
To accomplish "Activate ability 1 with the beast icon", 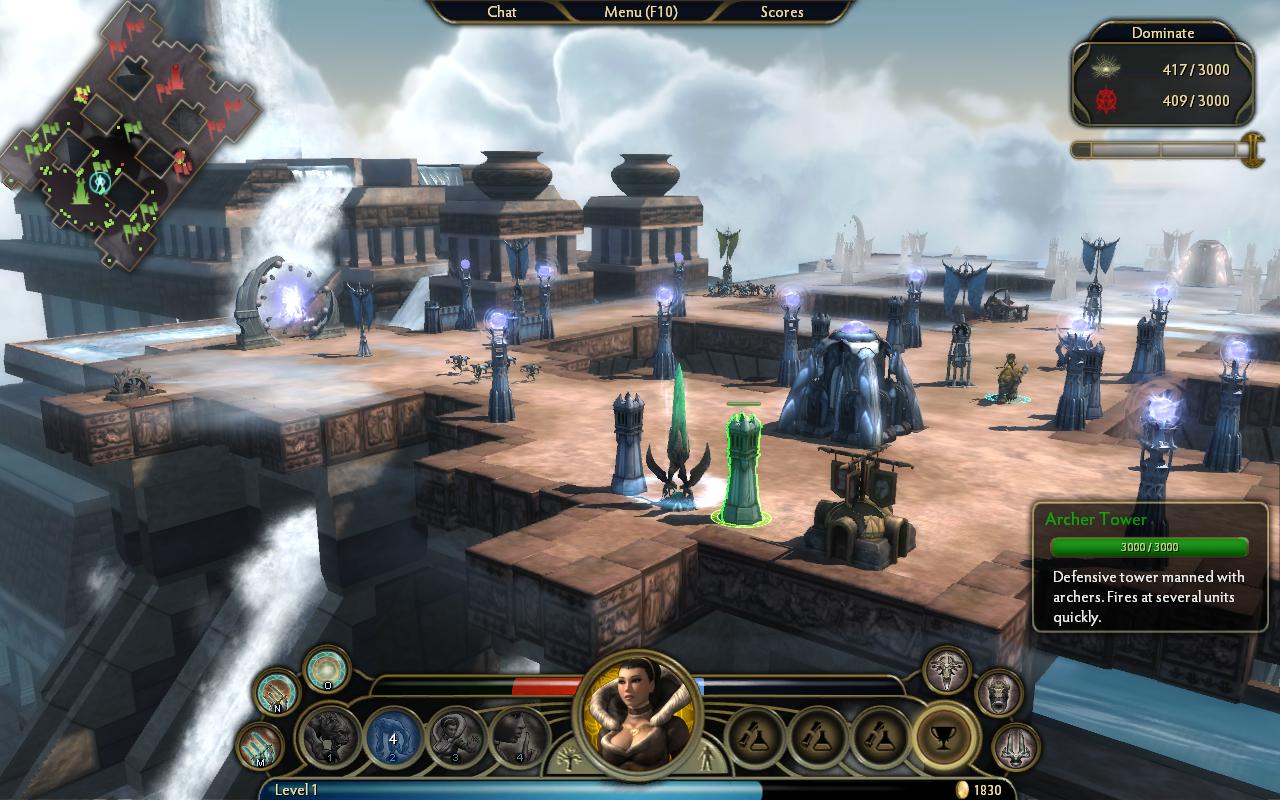I will click(x=332, y=737).
